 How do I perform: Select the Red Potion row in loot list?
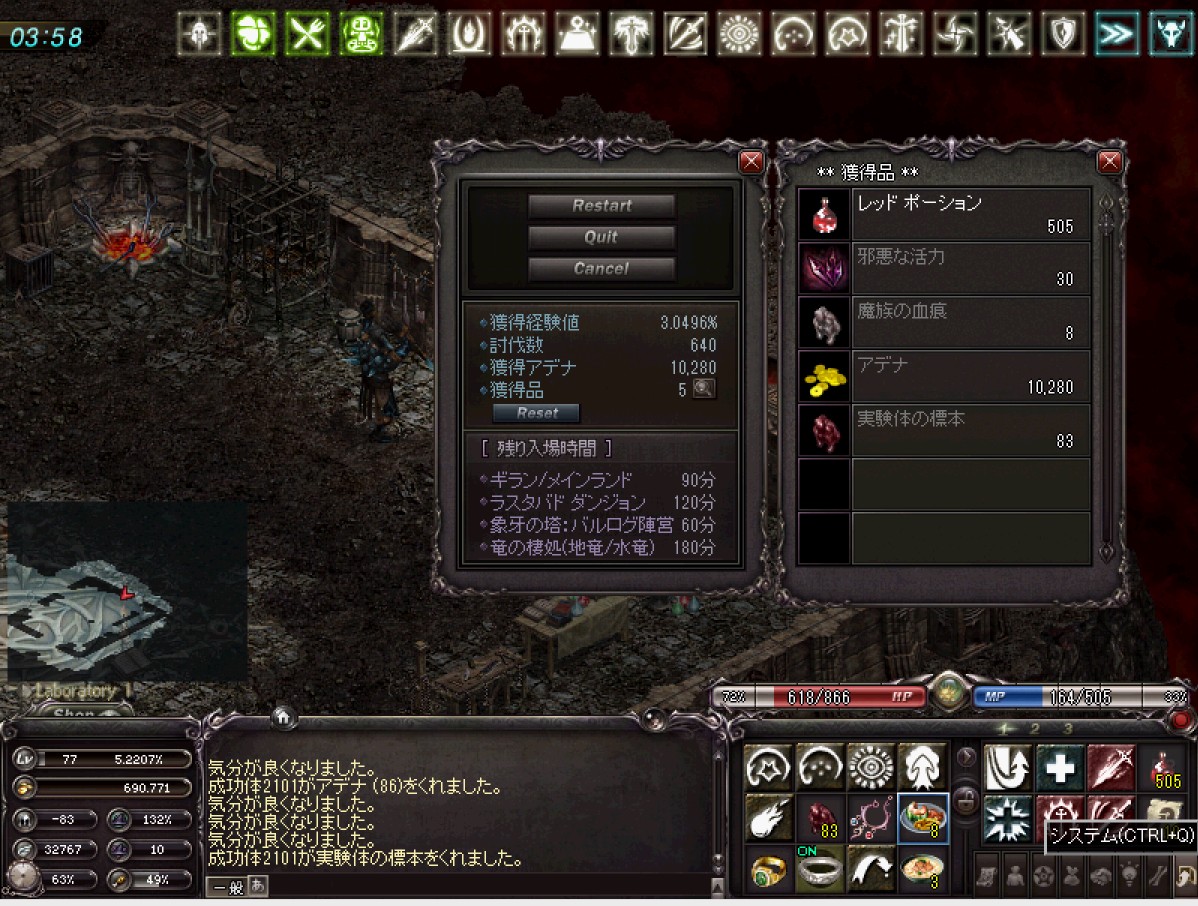(944, 214)
